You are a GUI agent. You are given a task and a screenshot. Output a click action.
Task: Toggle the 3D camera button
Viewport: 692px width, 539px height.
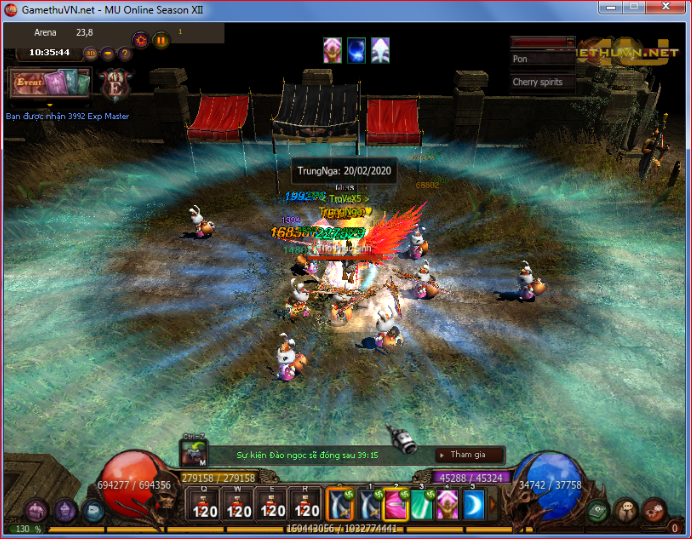(x=91, y=53)
